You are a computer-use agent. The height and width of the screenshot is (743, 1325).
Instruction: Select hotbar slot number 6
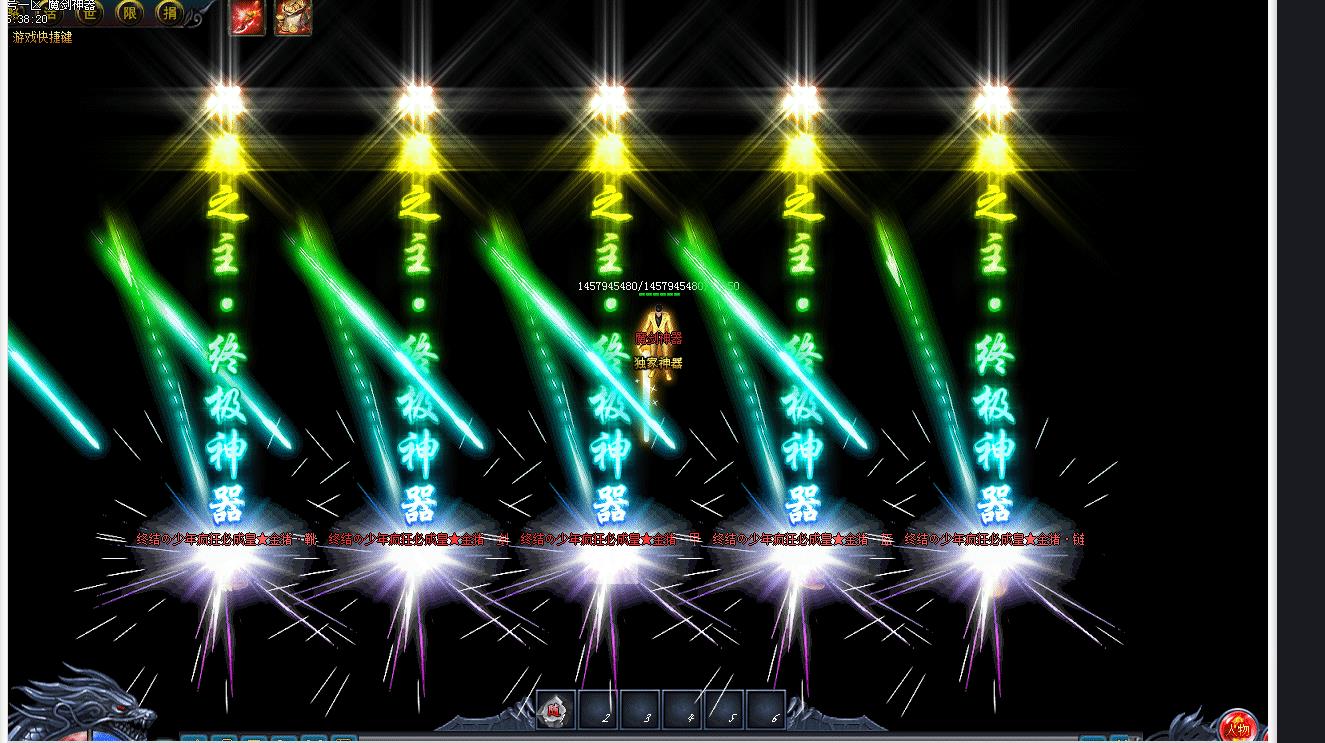(766, 710)
